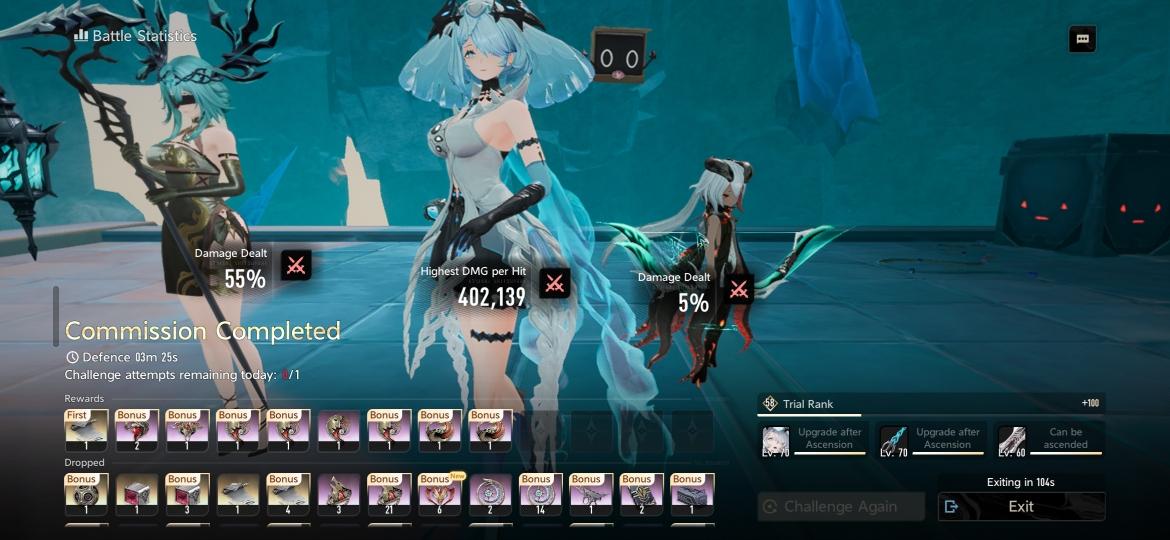View the First clear reward item

tap(86, 432)
